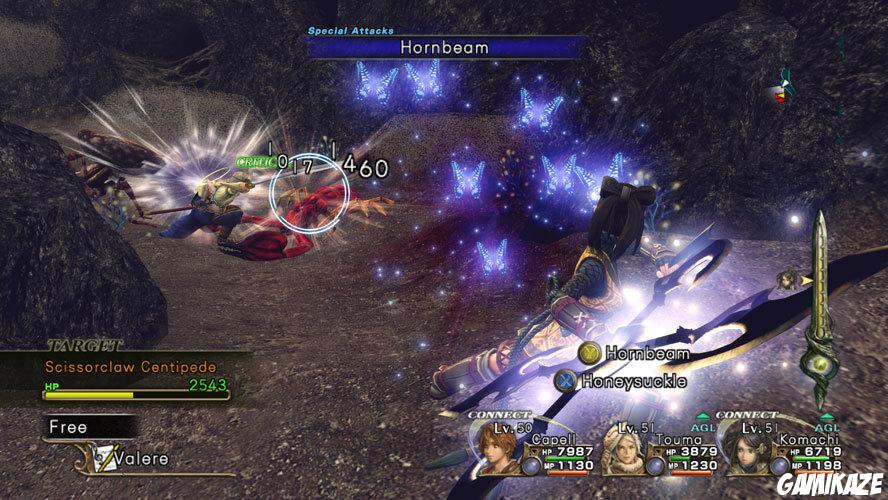Click the Special Attacks Hornbeam banner
This screenshot has height=500, width=888.
[446, 46]
